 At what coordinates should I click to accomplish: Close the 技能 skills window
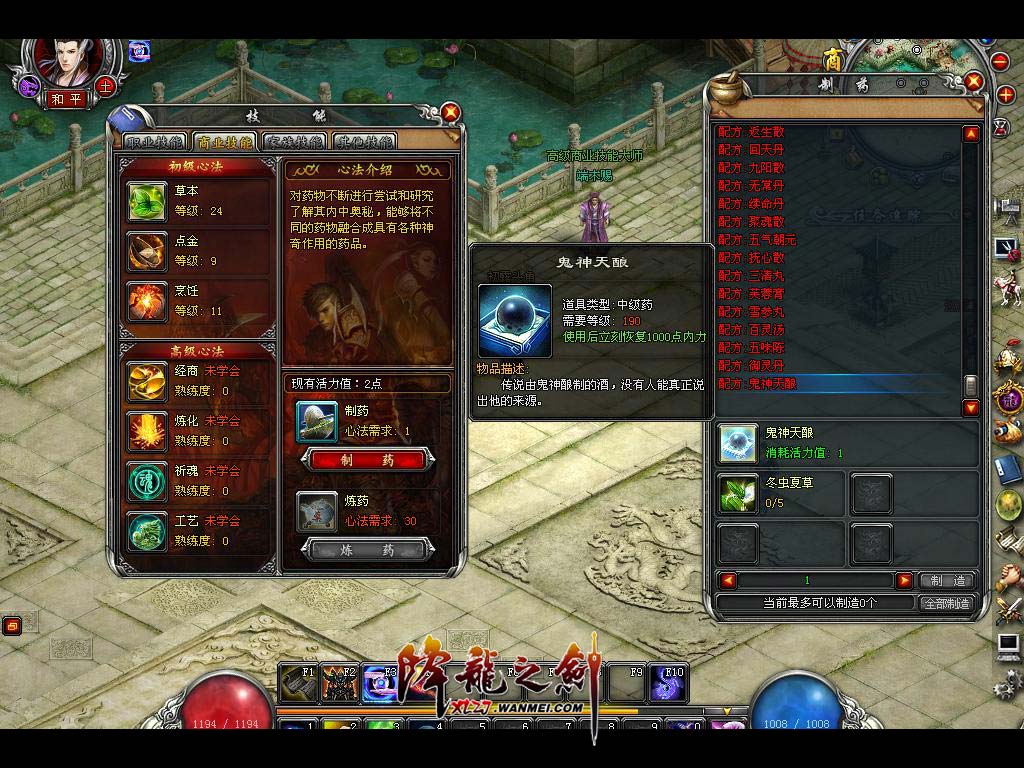451,112
